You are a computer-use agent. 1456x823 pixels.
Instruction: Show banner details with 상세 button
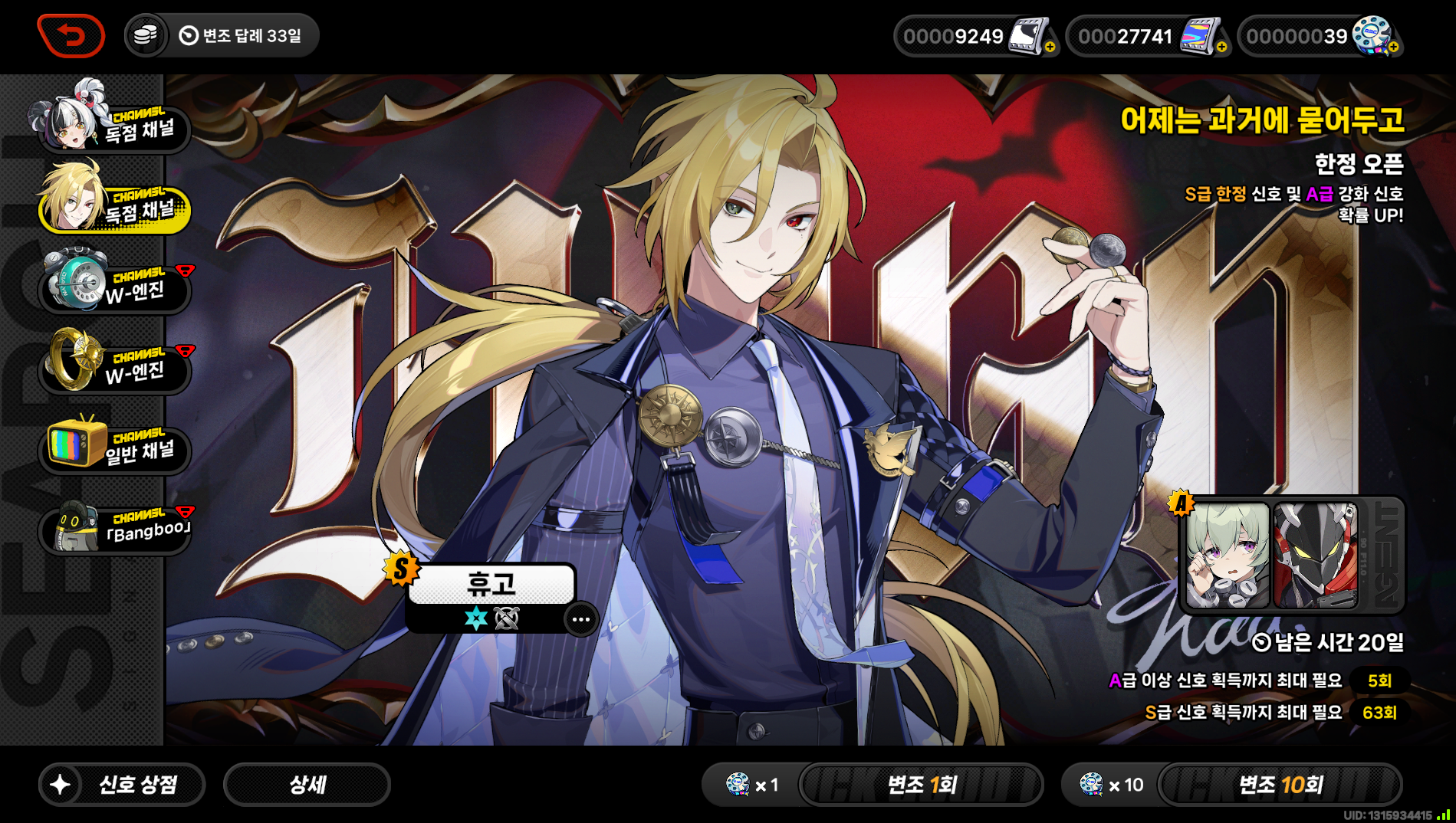tap(307, 784)
